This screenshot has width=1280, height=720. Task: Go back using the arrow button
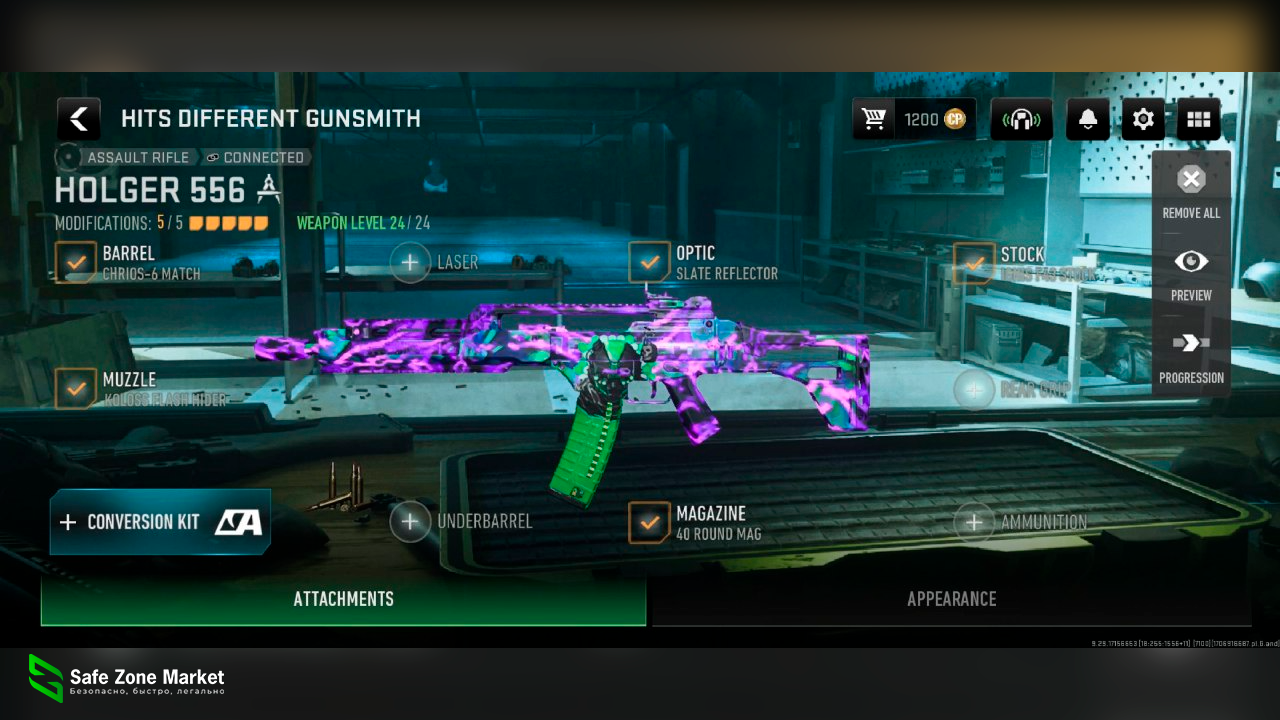coord(78,119)
